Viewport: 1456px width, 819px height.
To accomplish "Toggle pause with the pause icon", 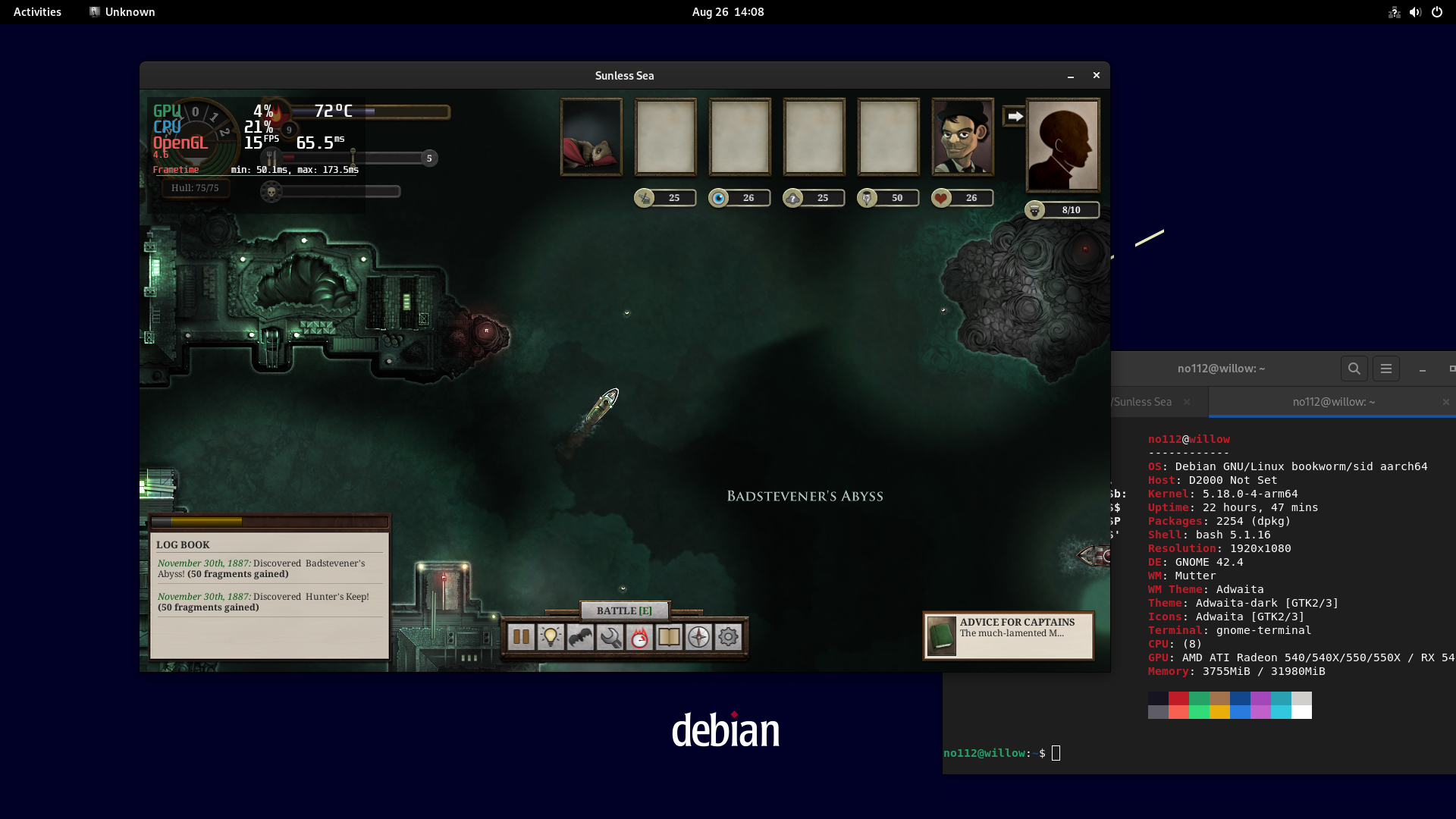I will tap(521, 637).
